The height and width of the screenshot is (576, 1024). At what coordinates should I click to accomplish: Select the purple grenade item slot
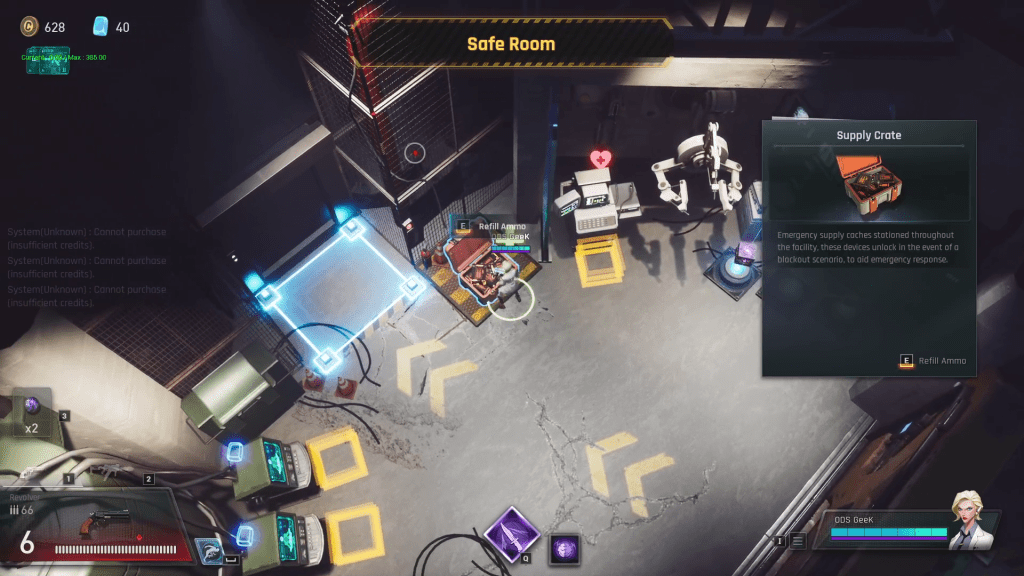(33, 407)
